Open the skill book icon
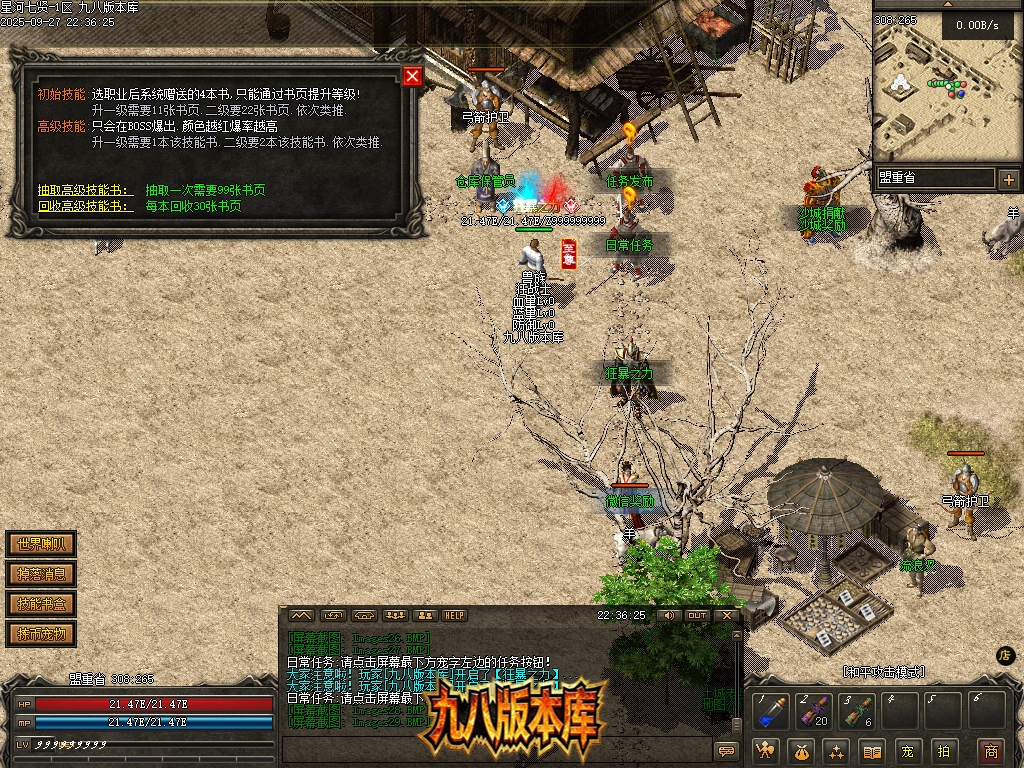The image size is (1024, 768). [x=872, y=751]
